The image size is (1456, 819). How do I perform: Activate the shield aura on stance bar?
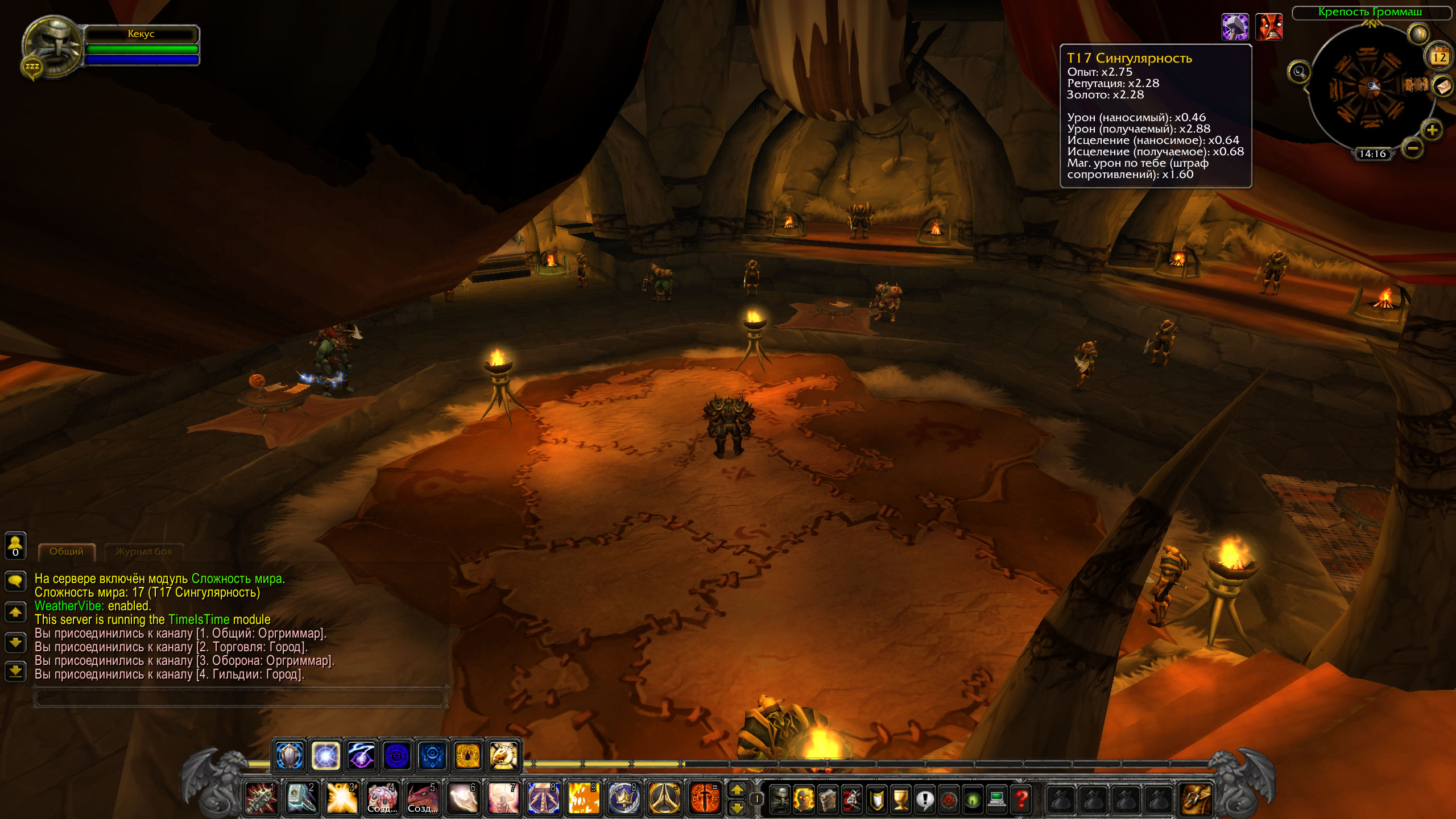click(x=289, y=756)
